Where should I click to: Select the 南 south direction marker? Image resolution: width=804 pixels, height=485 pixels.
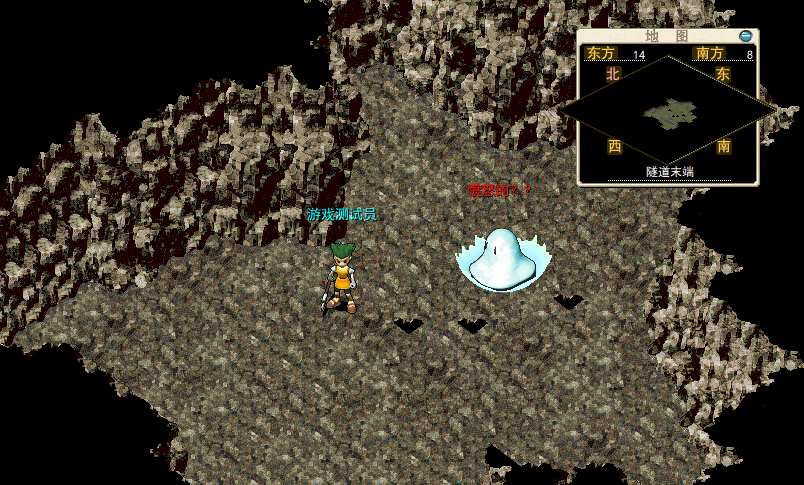click(723, 146)
